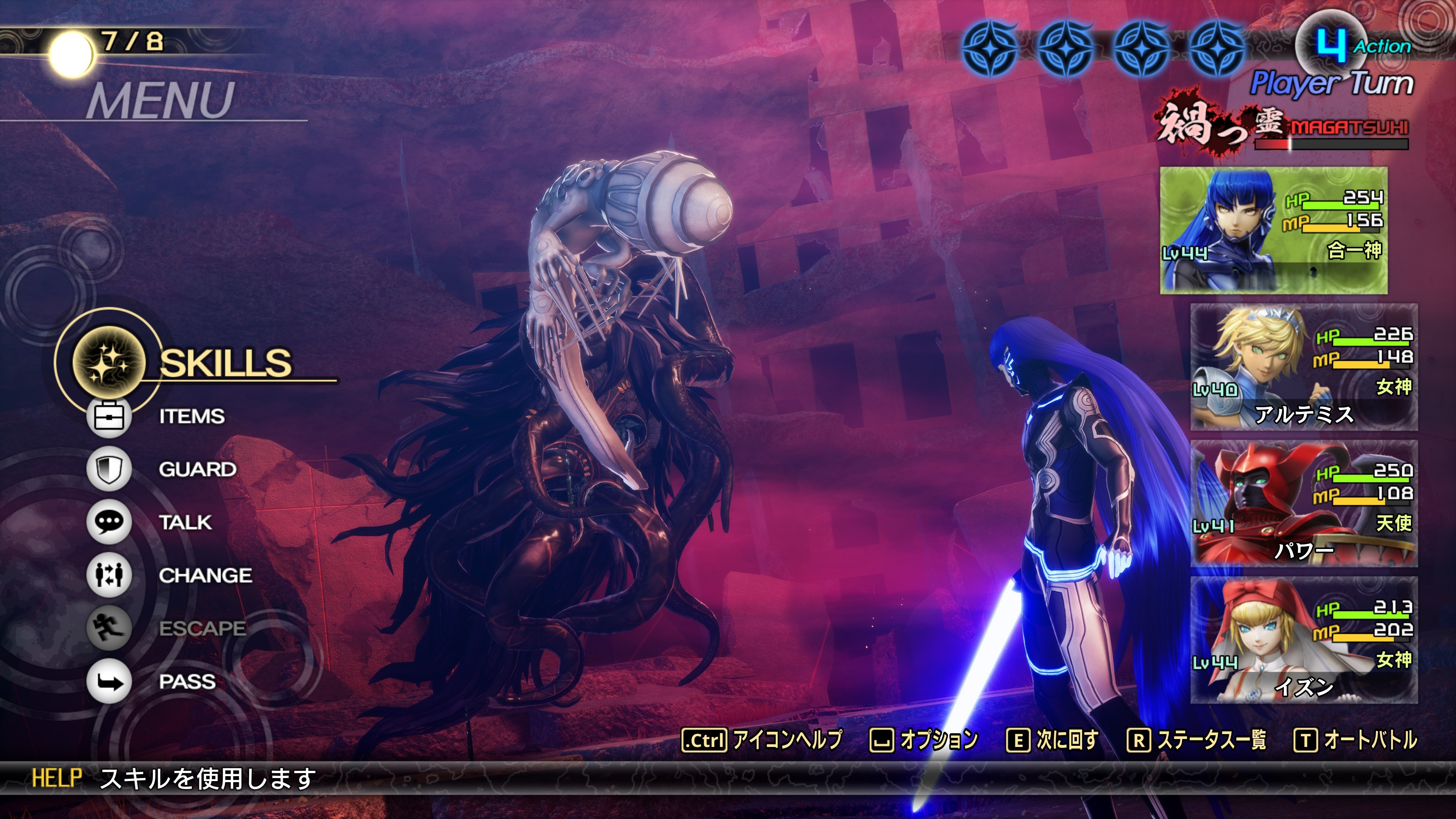
Task: Show the アイコンヘルプ icon help
Action: pyautogui.click(x=762, y=740)
